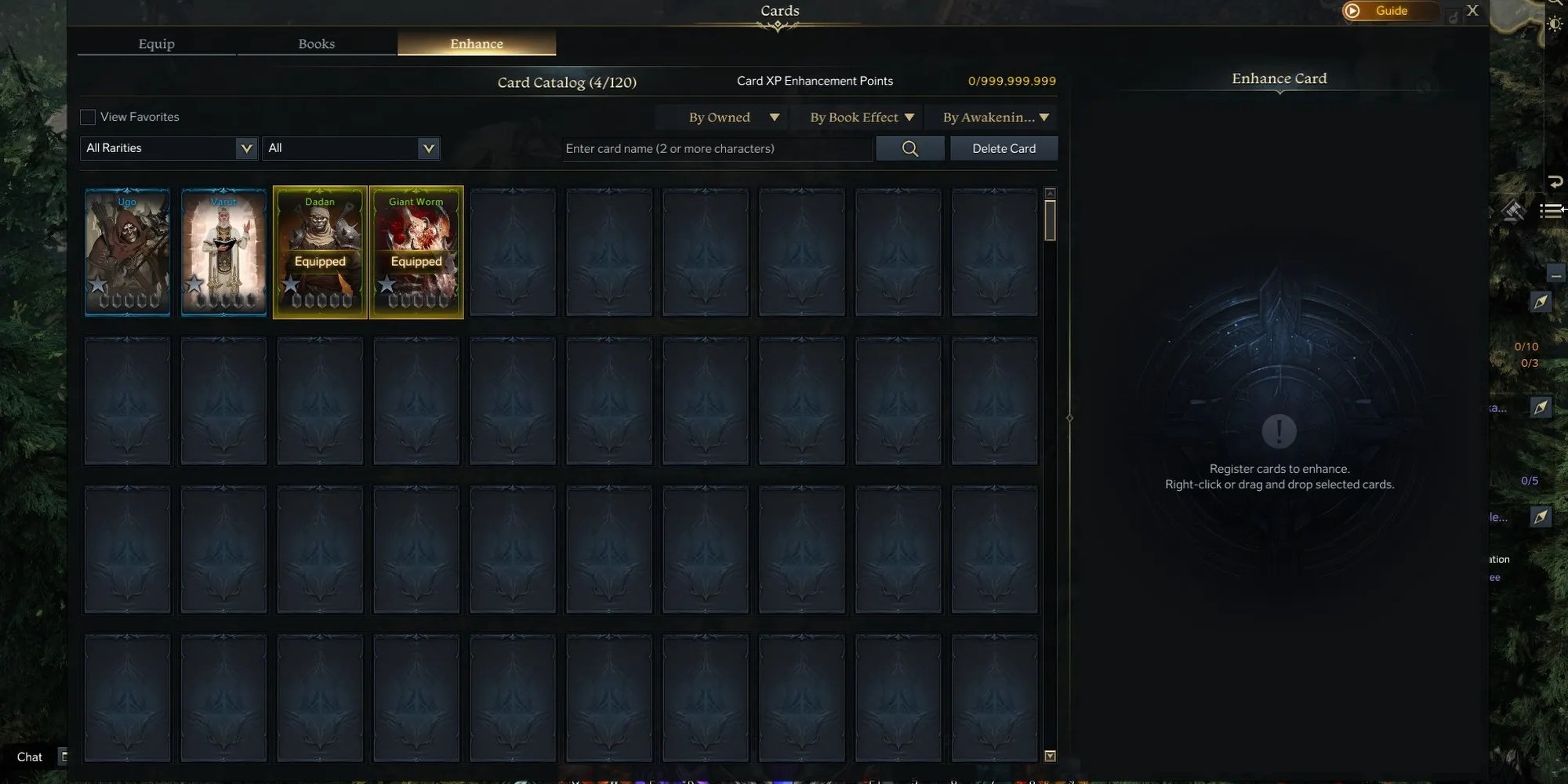The height and width of the screenshot is (784, 1568).
Task: Click the undo arrow icon on the right edge
Action: tap(1556, 182)
